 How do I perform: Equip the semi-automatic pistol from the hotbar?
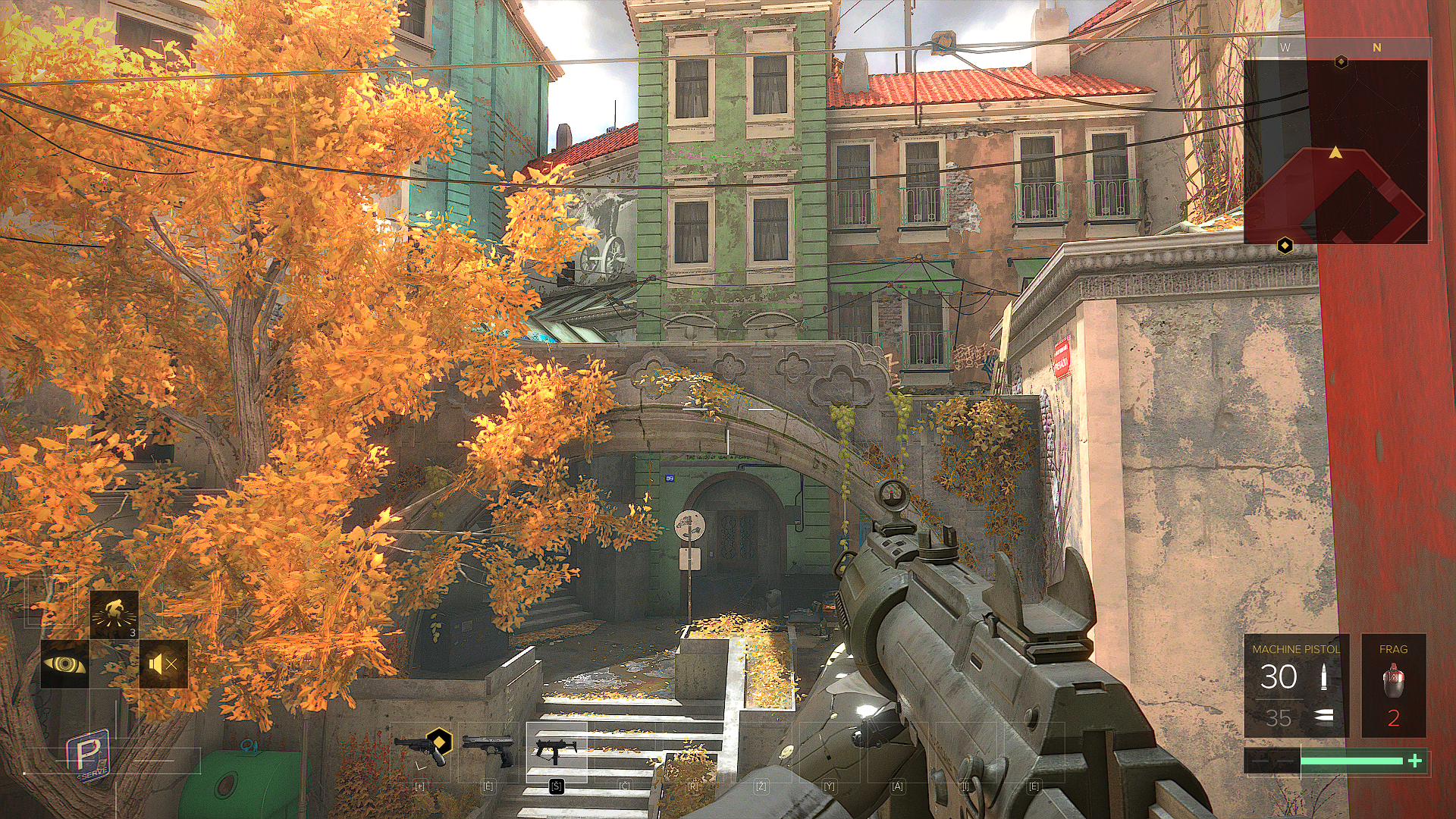coord(488,749)
